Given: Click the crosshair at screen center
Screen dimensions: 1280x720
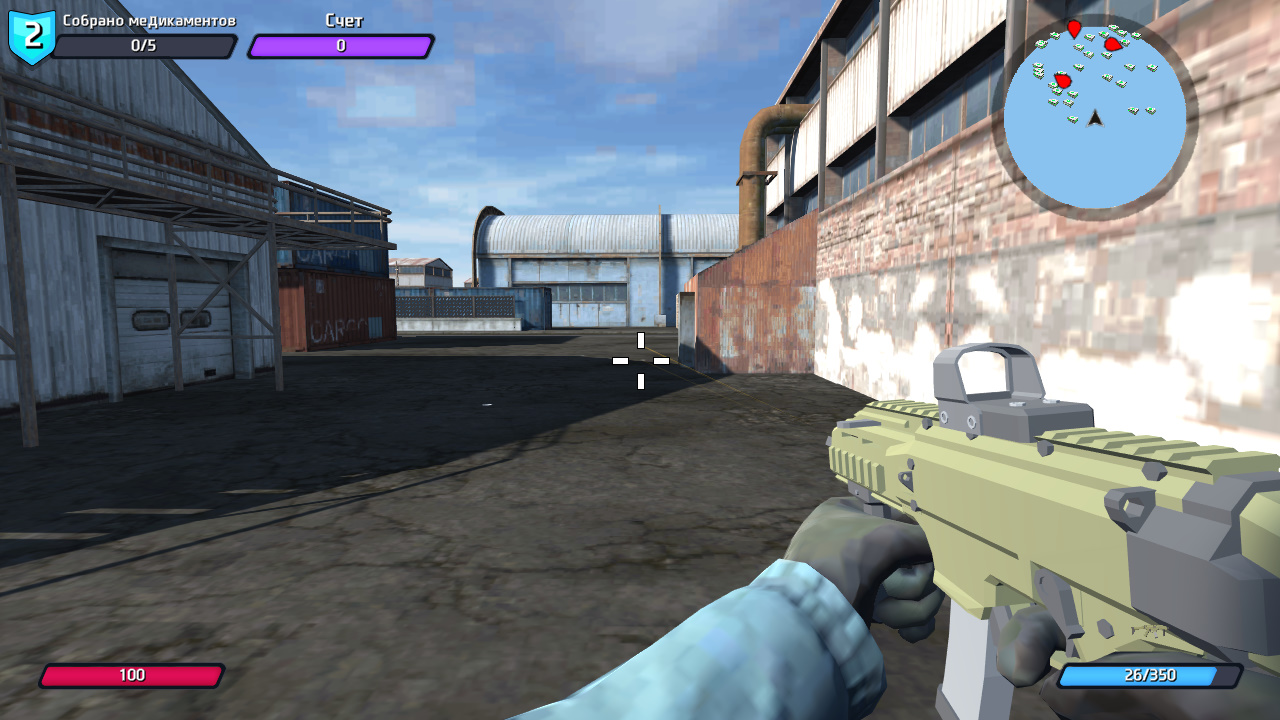Looking at the screenshot, I should pos(640,362).
